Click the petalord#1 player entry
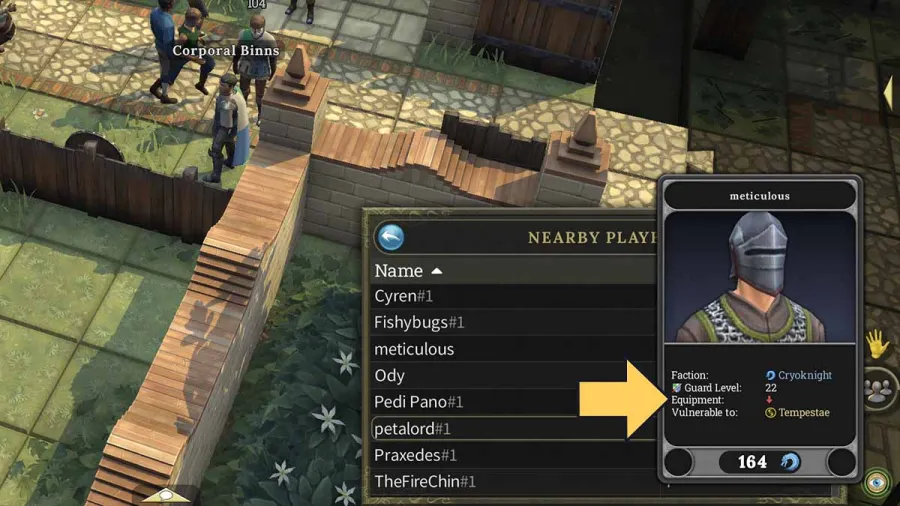 click(x=412, y=428)
